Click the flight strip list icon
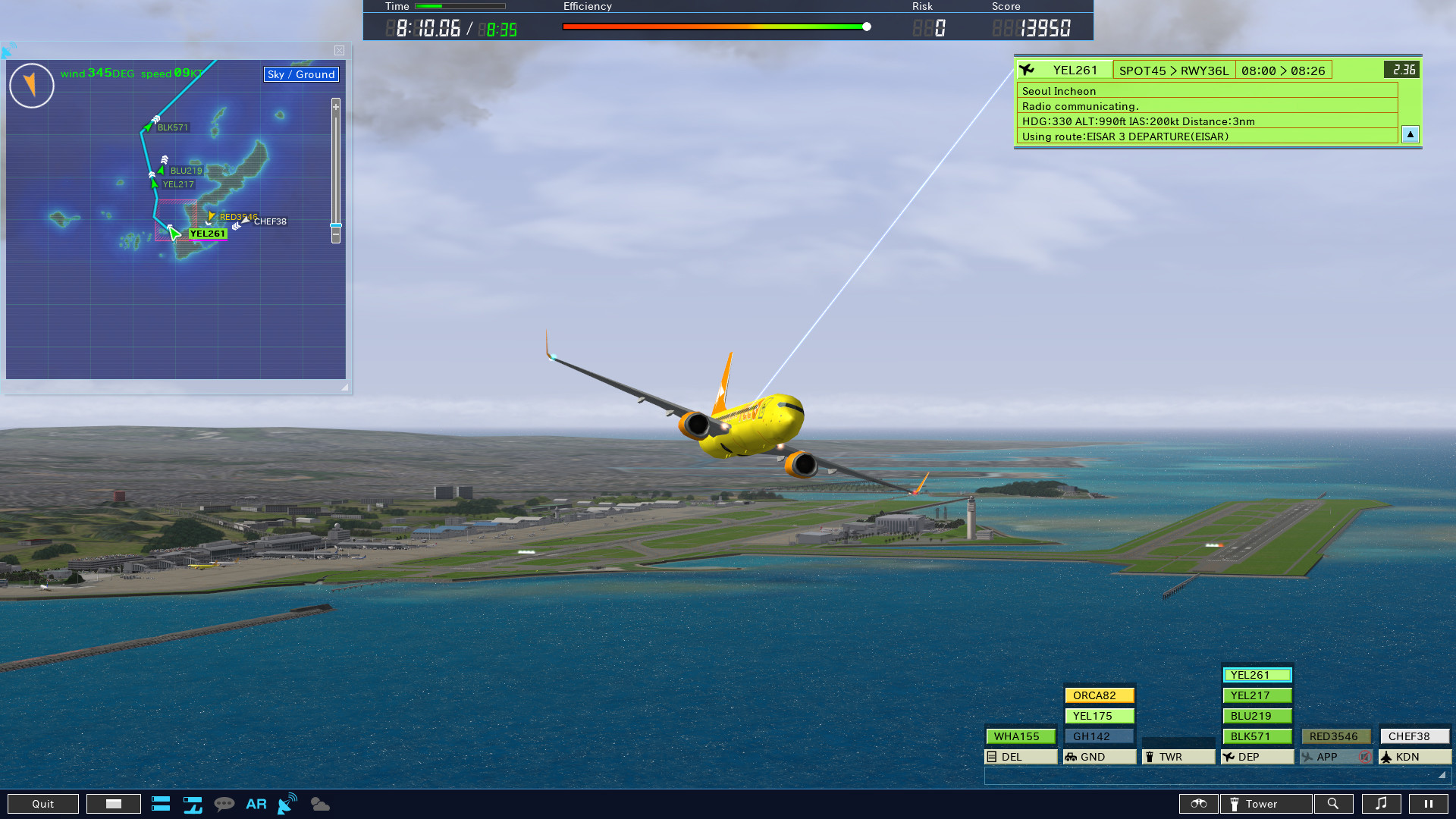This screenshot has height=819, width=1456. tap(161, 804)
